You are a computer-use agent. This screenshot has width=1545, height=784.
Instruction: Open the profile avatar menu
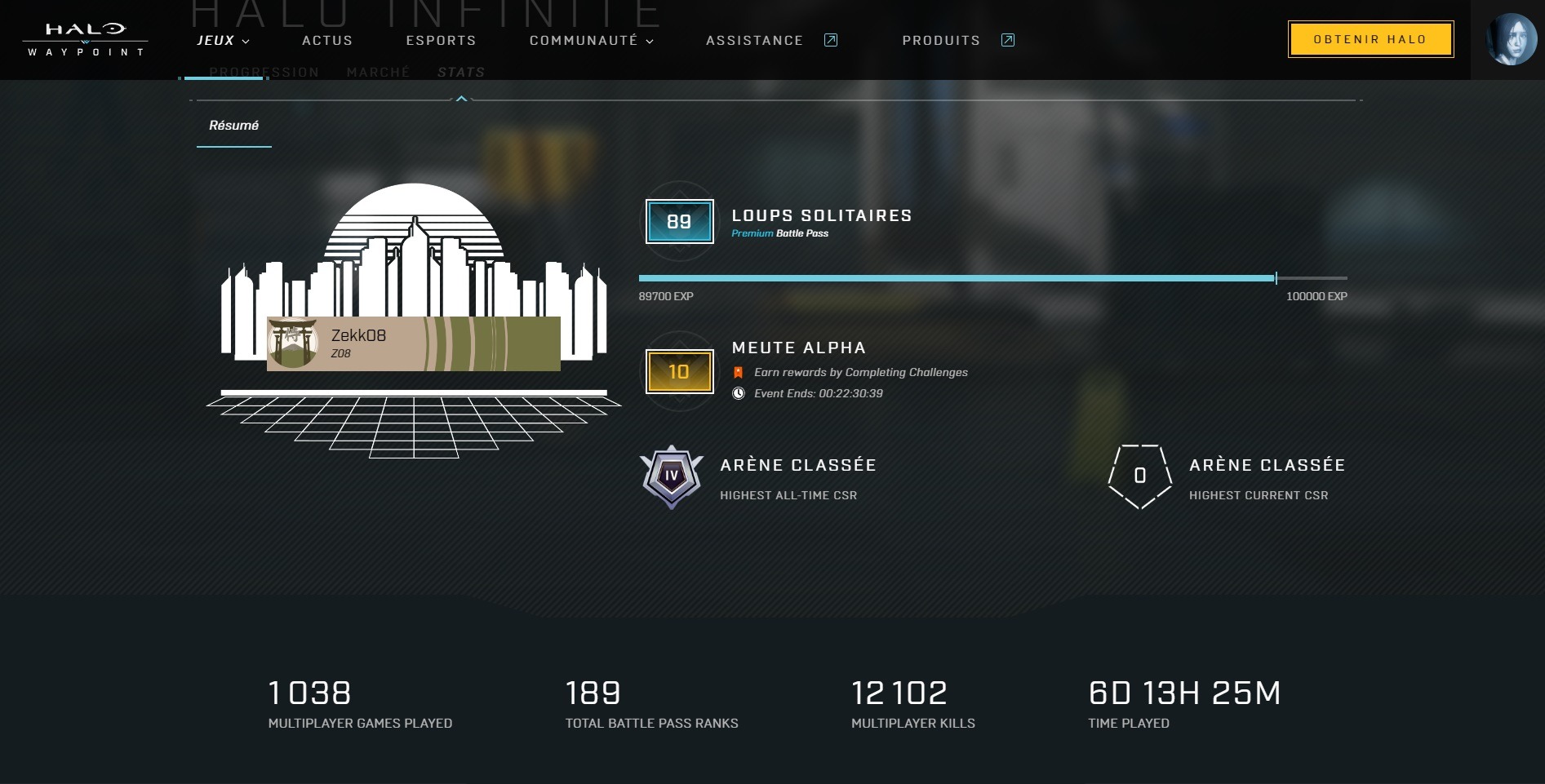click(1511, 39)
